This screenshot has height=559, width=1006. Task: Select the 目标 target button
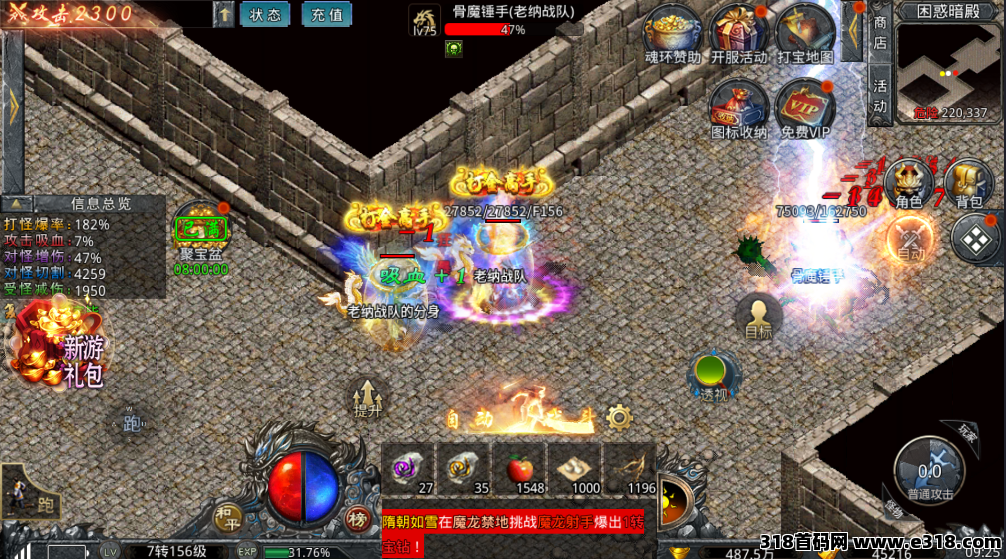758,317
